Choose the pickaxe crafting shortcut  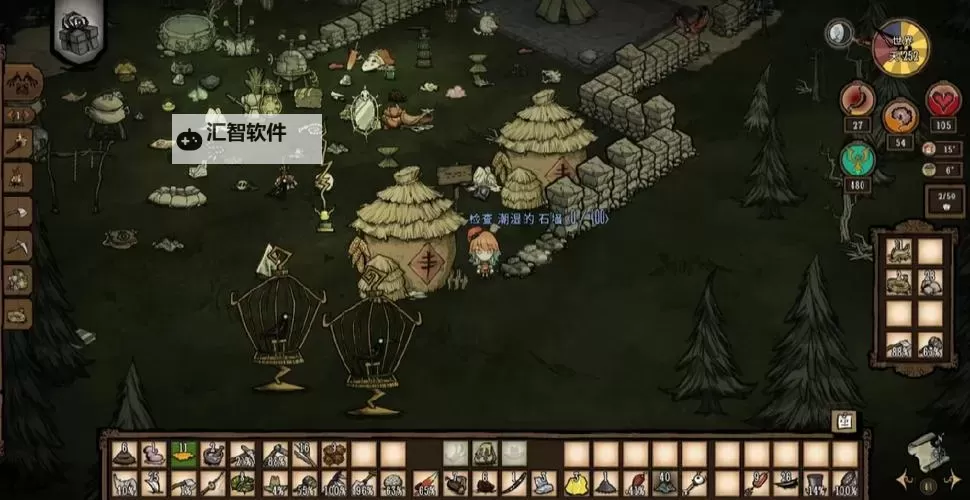pos(18,245)
